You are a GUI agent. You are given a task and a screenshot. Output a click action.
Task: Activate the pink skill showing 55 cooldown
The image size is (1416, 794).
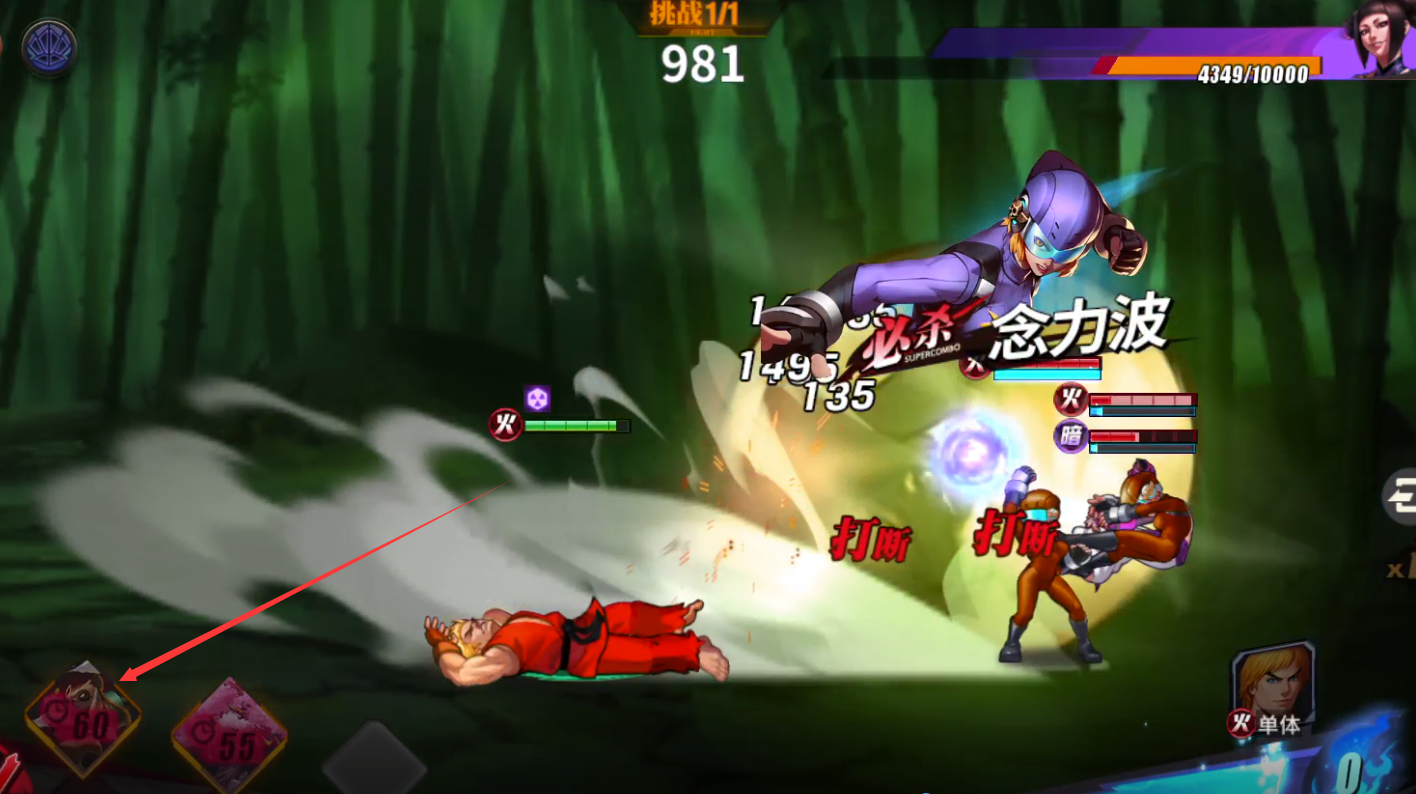pos(230,737)
